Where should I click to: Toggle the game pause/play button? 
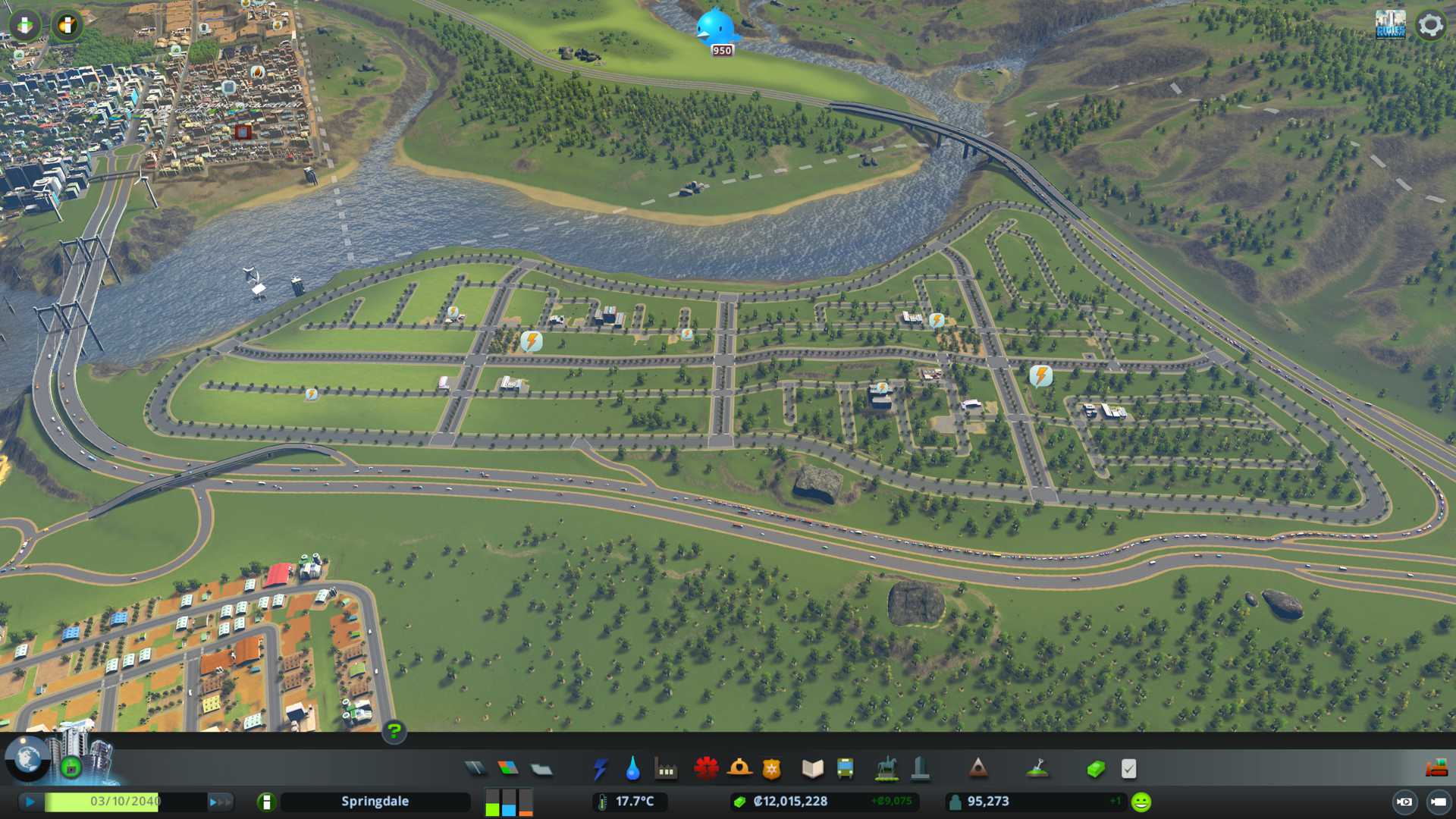pos(30,802)
